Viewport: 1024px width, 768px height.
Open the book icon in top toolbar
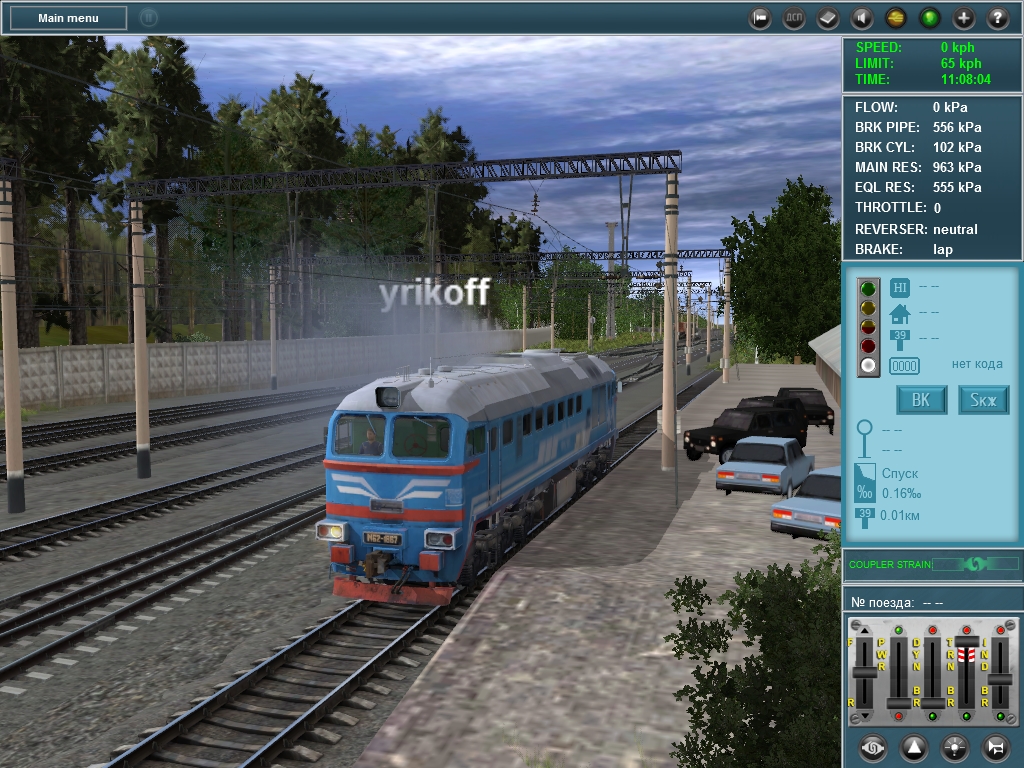828,18
